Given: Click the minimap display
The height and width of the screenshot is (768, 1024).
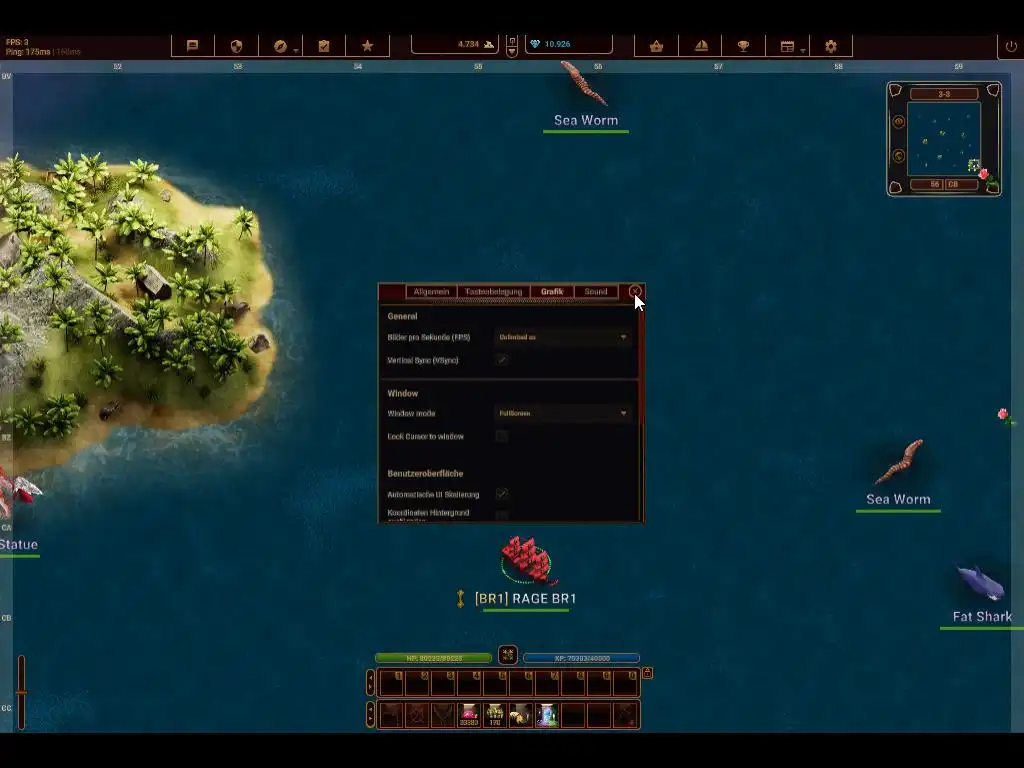Looking at the screenshot, I should coord(943,138).
